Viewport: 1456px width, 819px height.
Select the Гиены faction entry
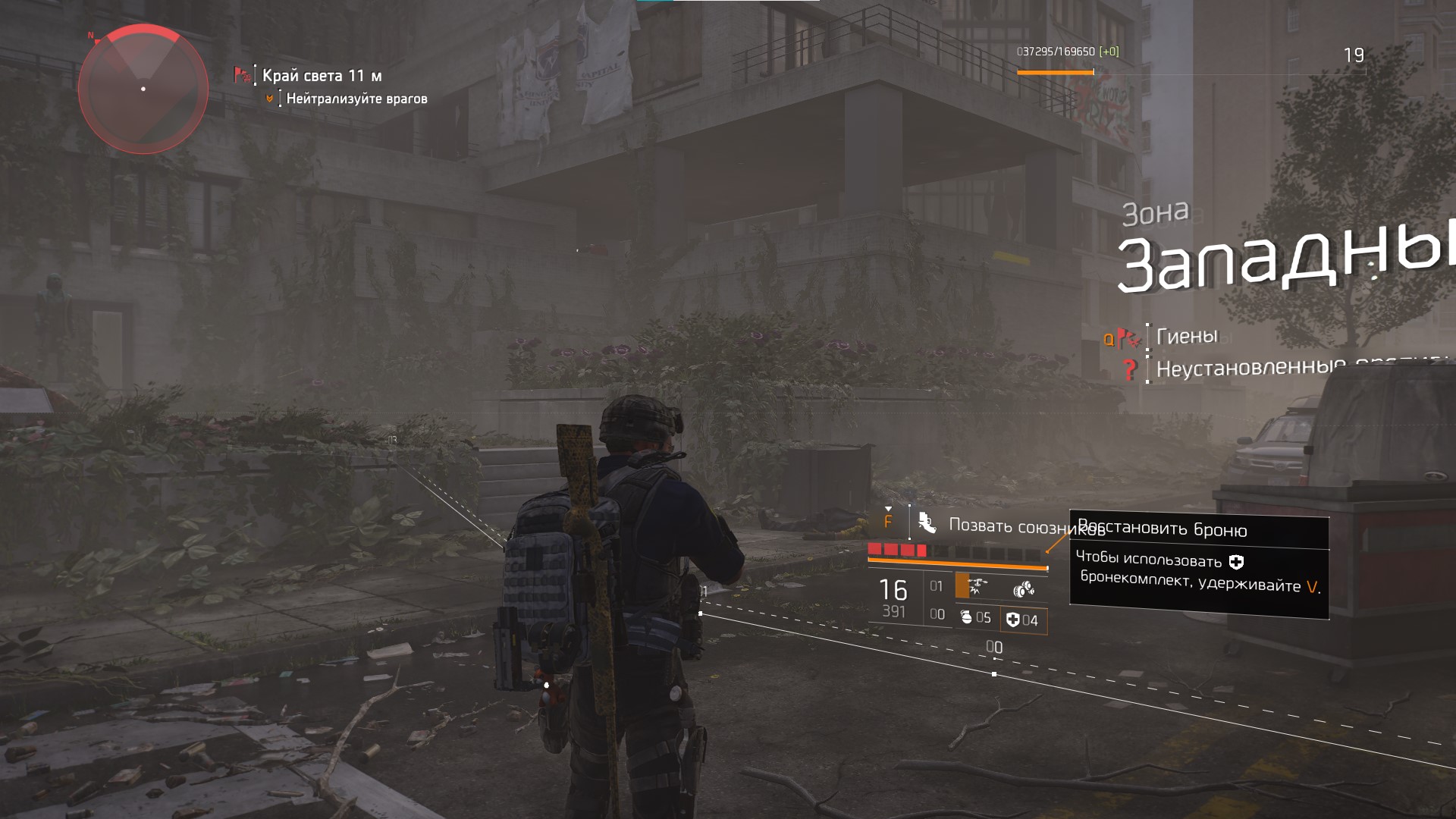pos(1187,336)
